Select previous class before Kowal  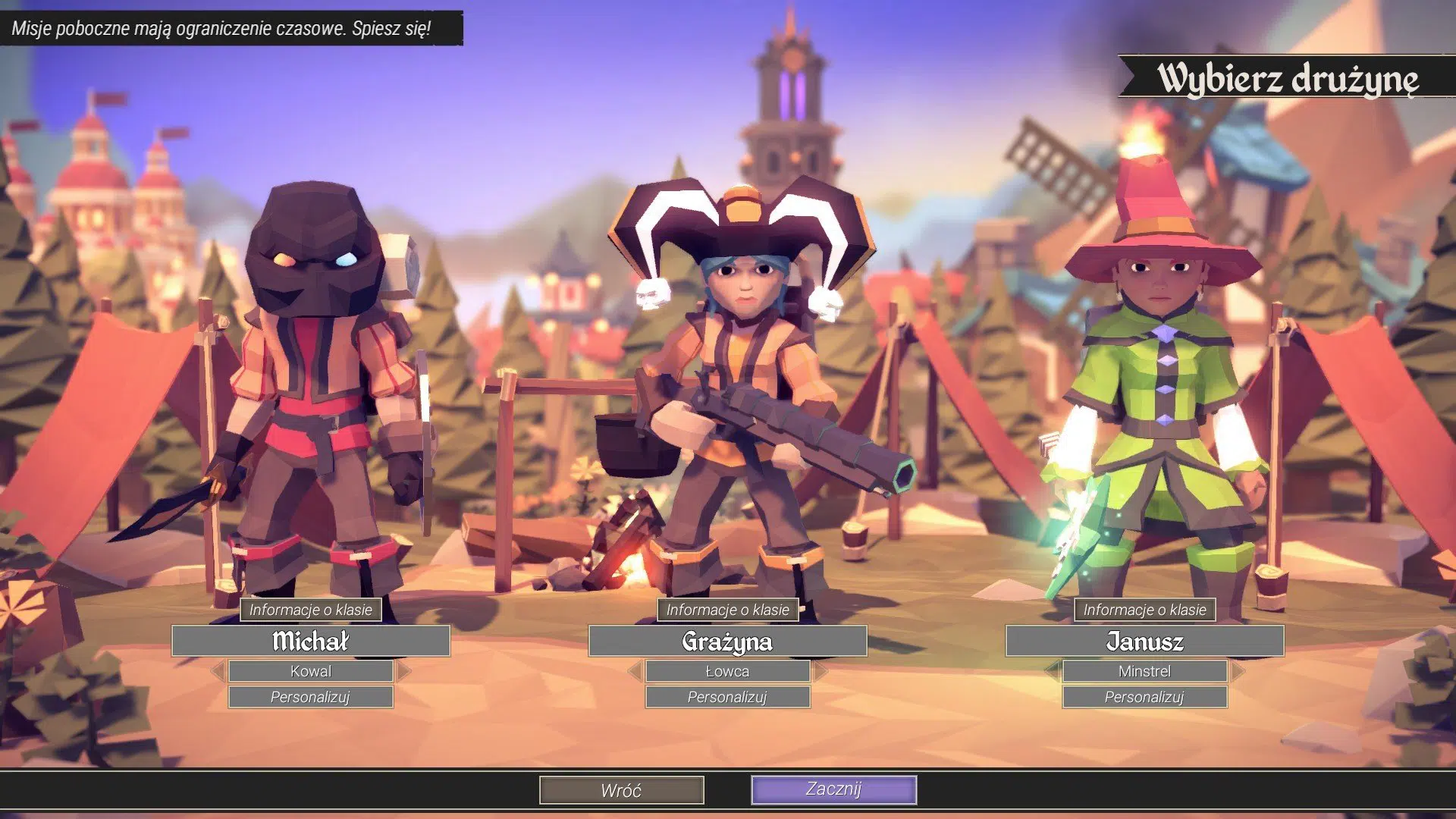click(218, 671)
